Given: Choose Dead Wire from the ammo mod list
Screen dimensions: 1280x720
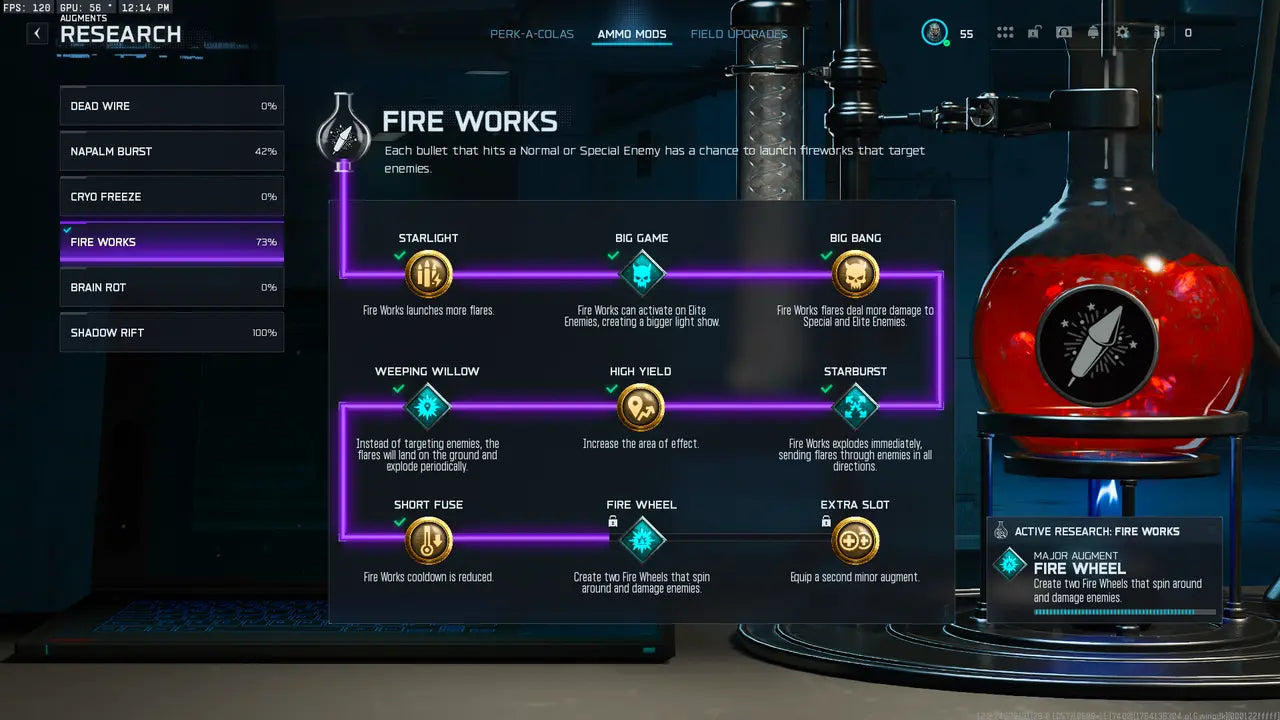Looking at the screenshot, I should (x=171, y=106).
